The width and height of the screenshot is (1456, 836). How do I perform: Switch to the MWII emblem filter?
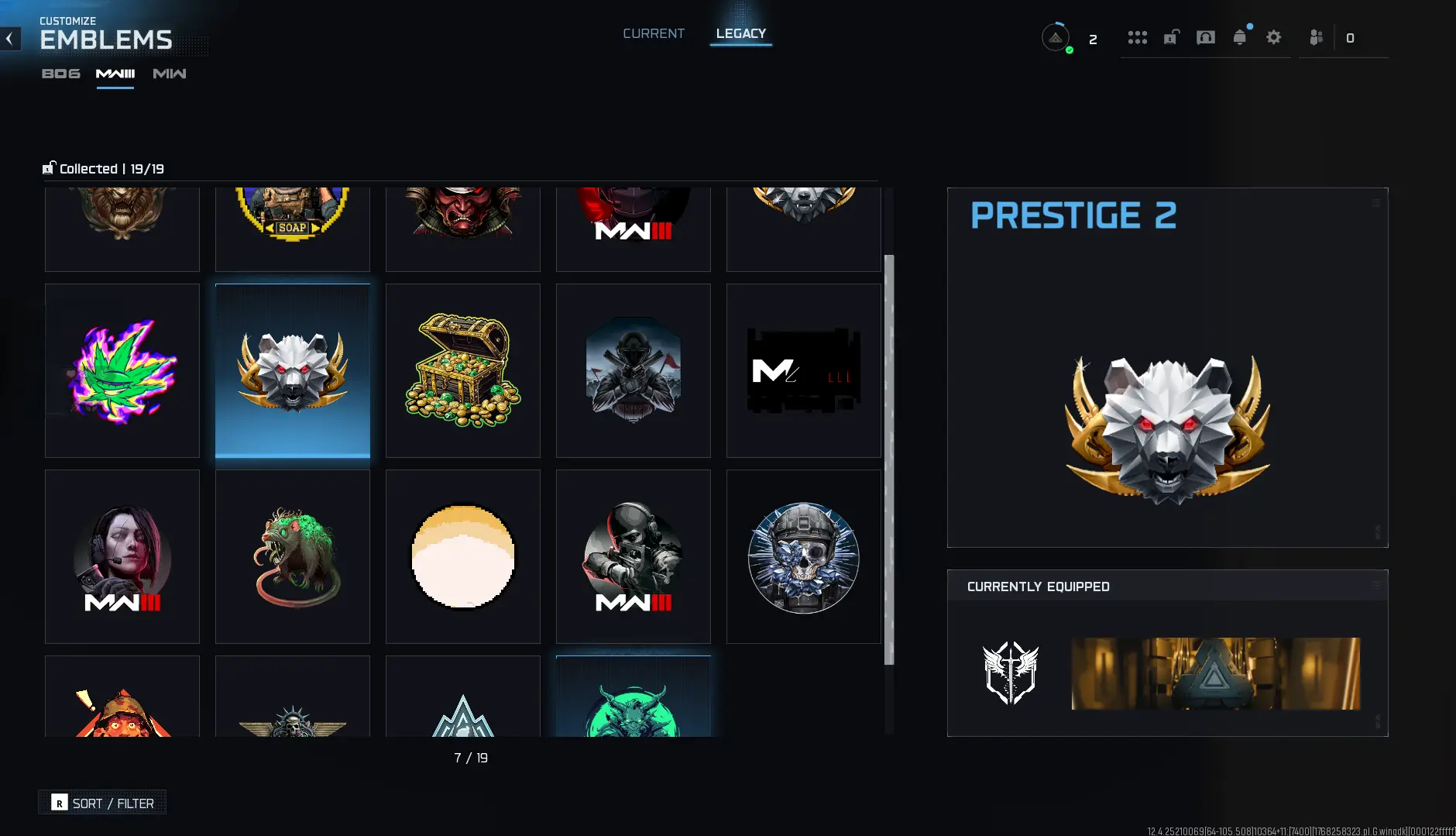pyautogui.click(x=168, y=74)
